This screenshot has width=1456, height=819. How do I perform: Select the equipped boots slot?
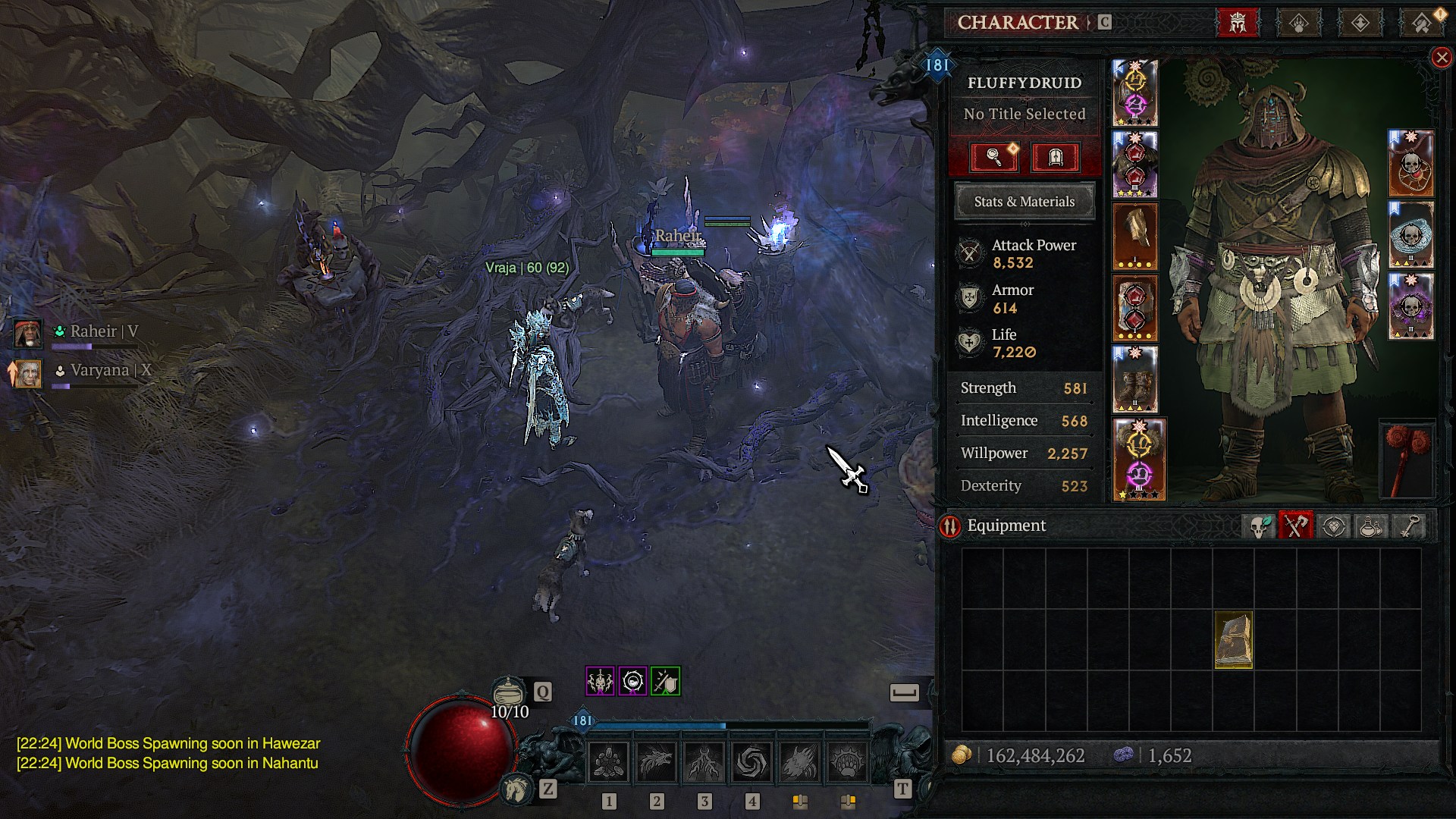[x=1134, y=379]
